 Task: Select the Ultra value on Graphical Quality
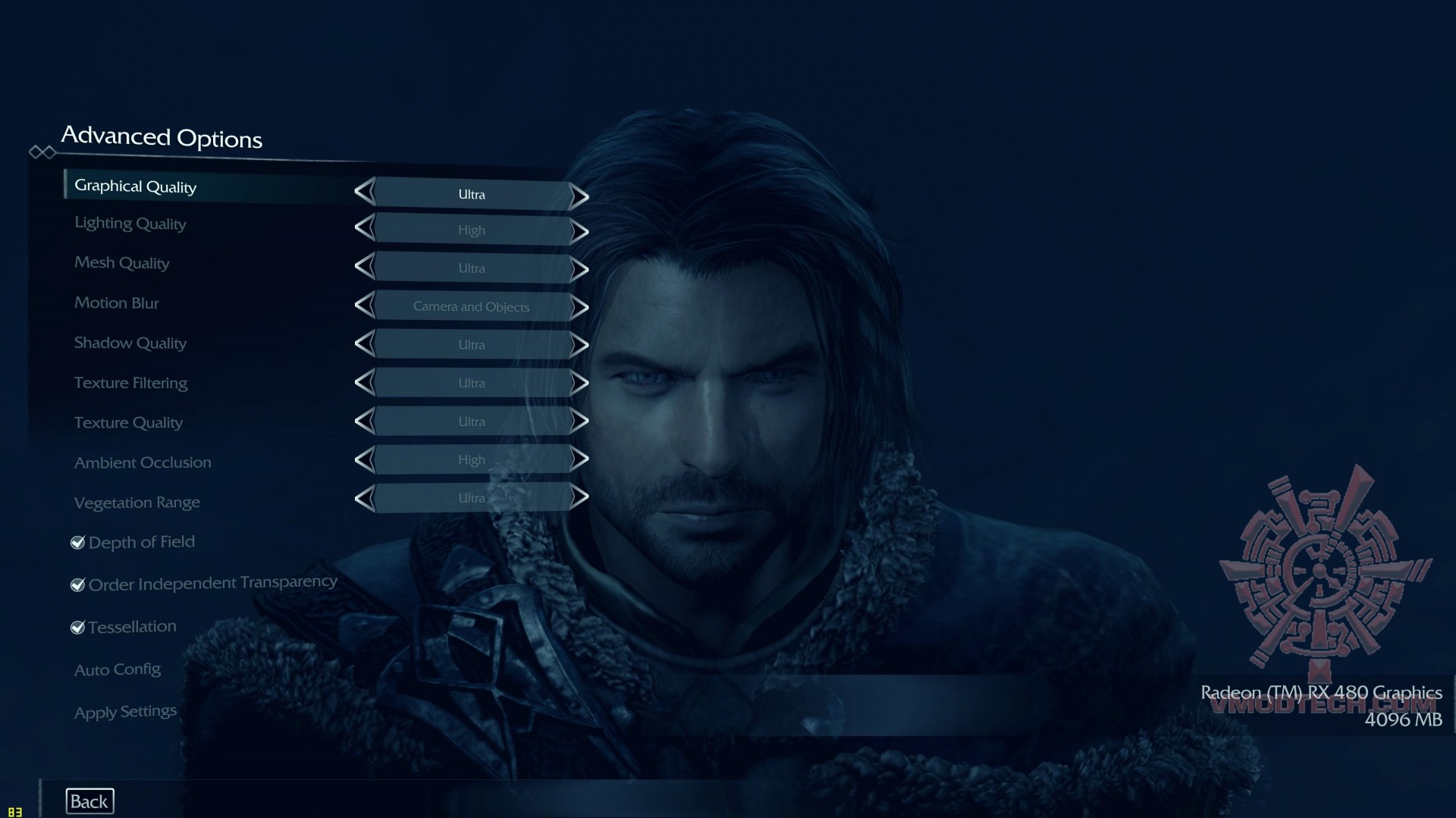(x=470, y=194)
